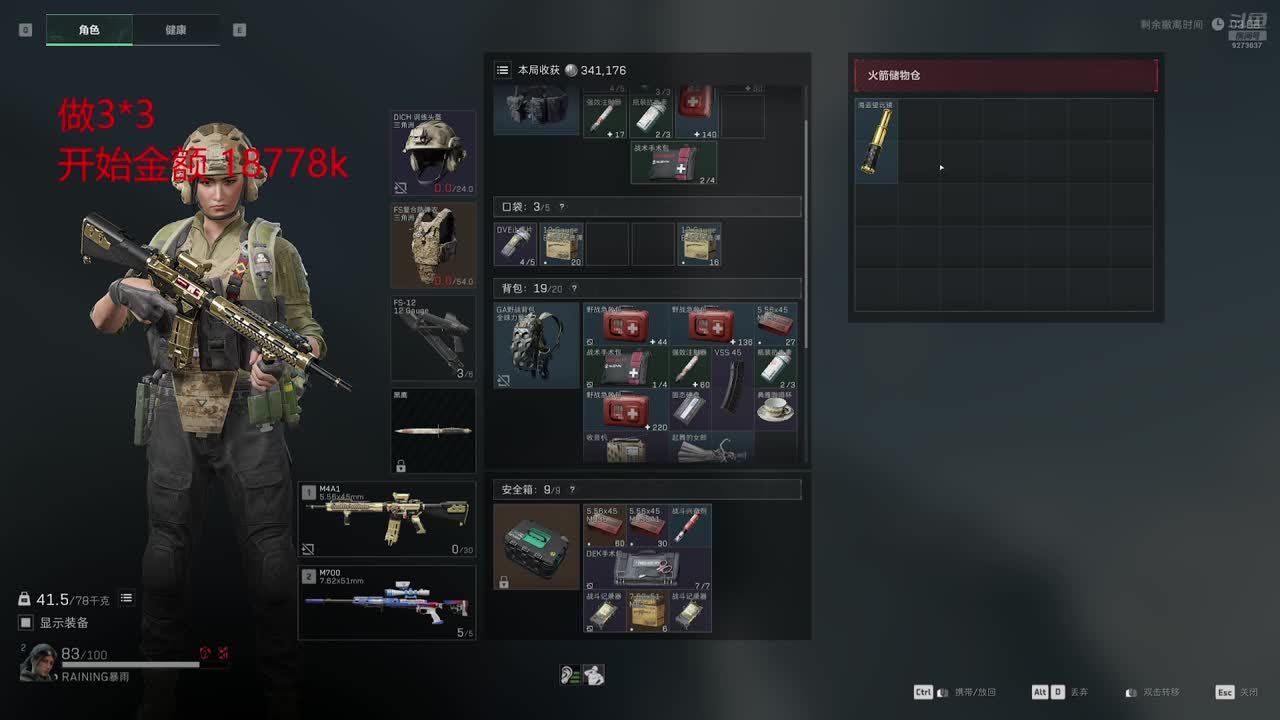Screen dimensions: 1280x720
Task: Choose the M700 sniper rifle slot
Action: tap(387, 602)
